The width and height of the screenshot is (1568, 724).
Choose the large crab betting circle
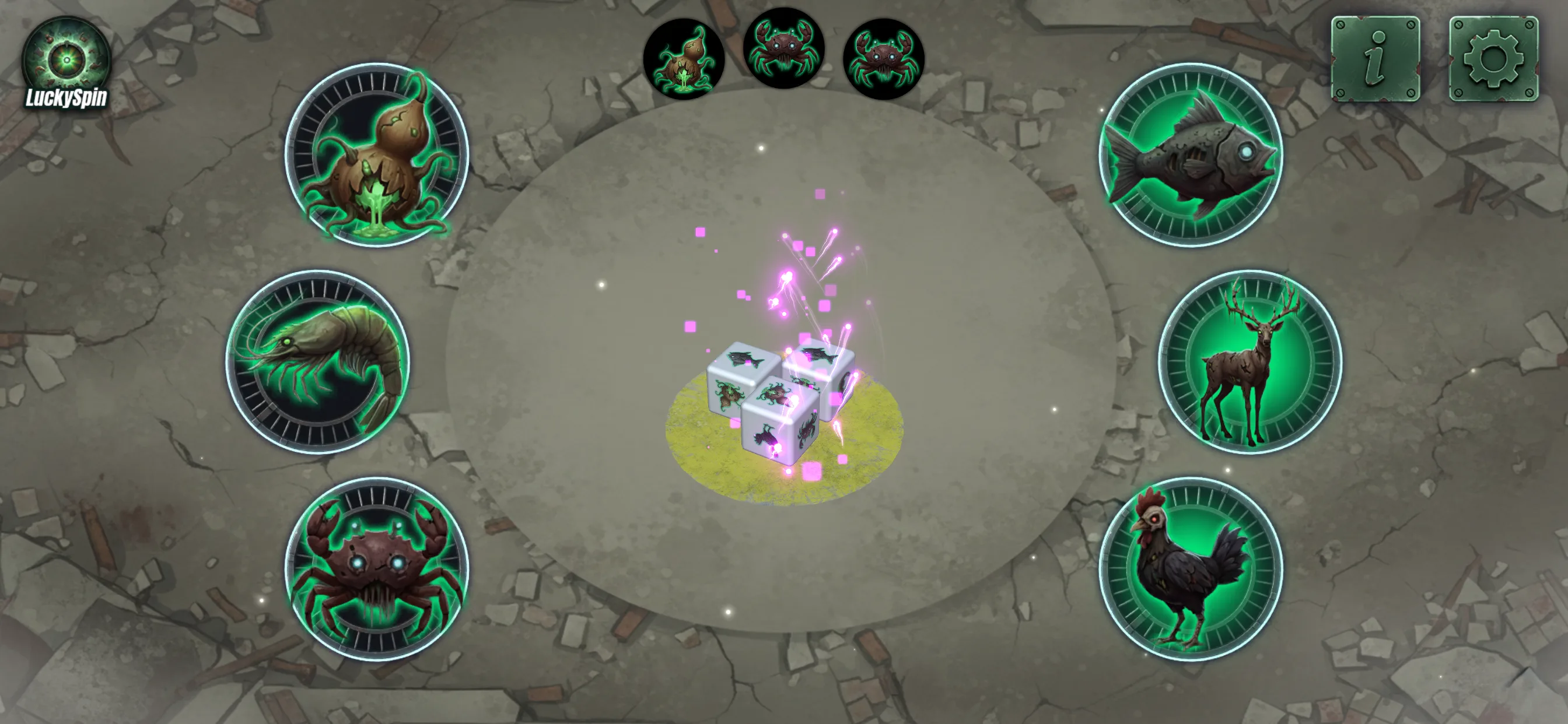pos(377,569)
